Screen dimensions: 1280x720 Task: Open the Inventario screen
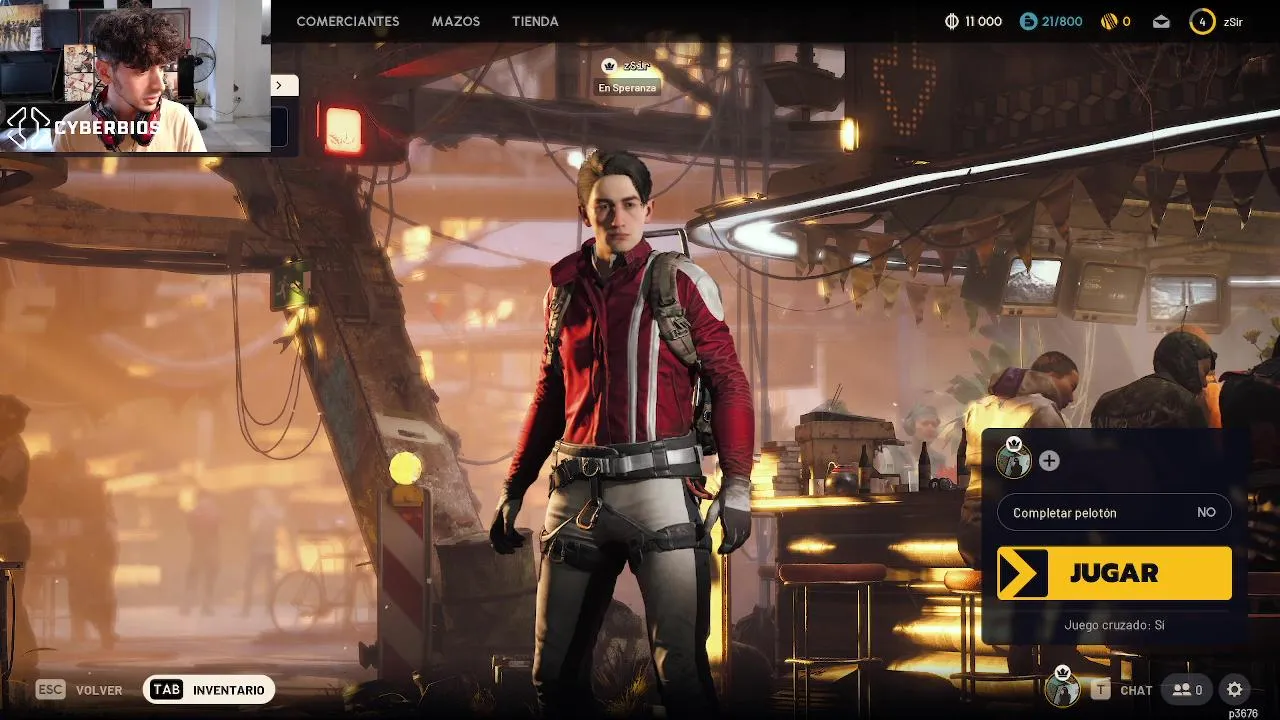209,690
